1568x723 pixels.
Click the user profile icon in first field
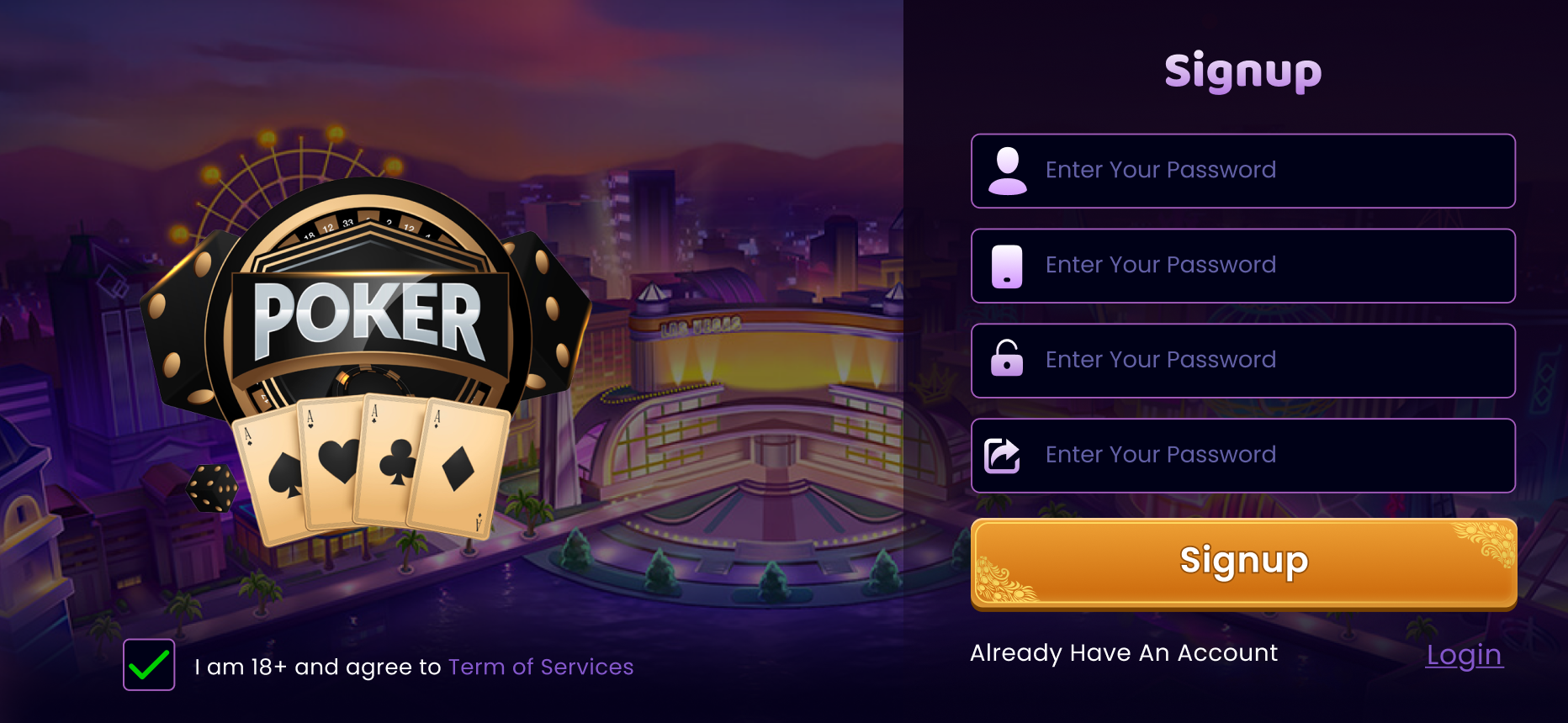pos(1006,171)
